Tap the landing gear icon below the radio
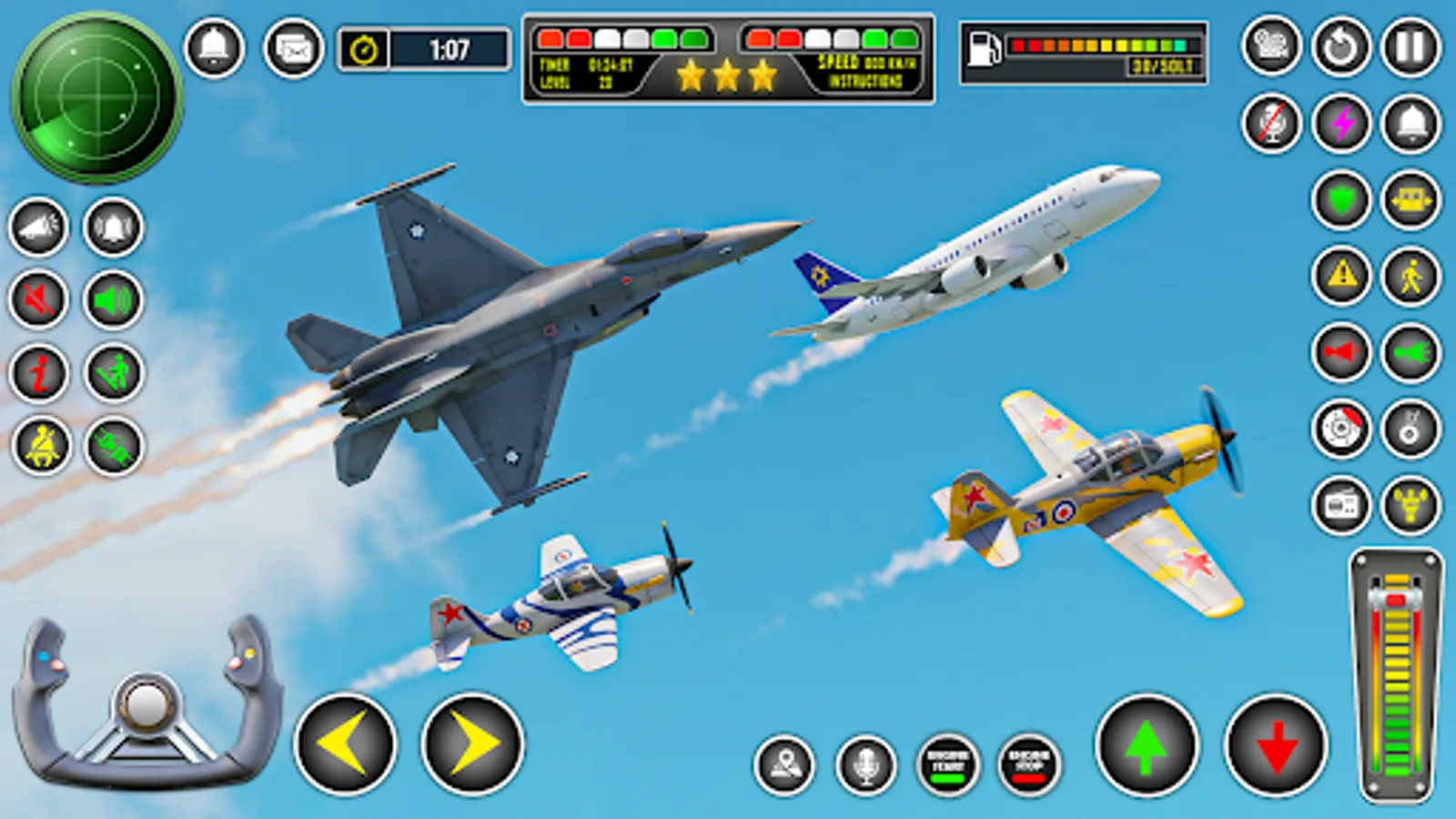 [1409, 503]
